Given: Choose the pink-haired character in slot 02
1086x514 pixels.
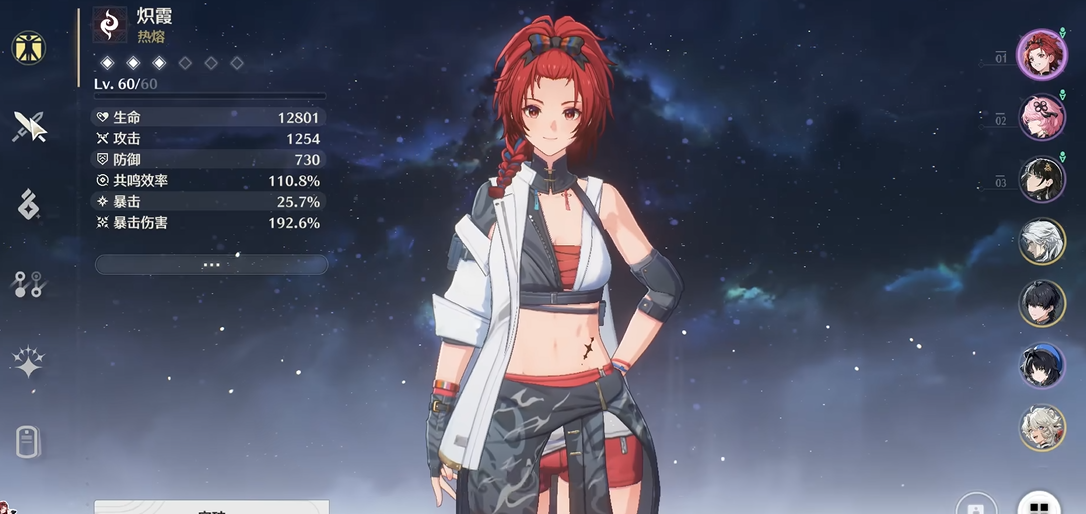Looking at the screenshot, I should coord(1042,117).
